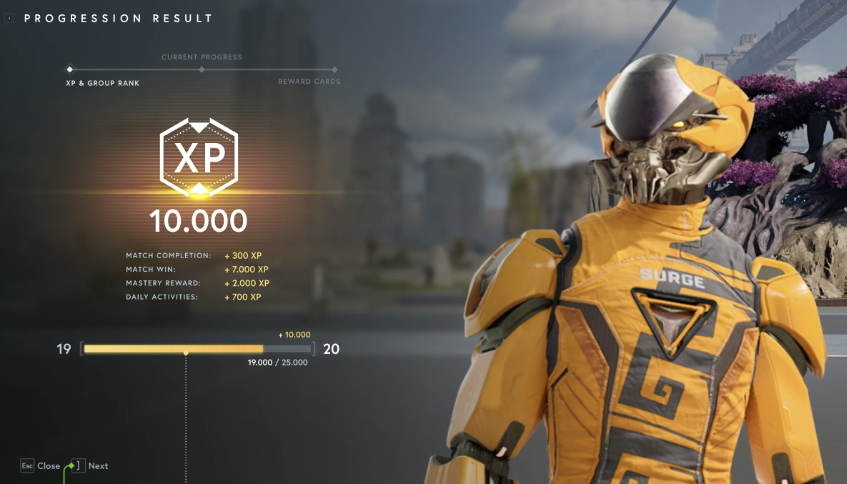
Task: Jump to the Reward Cards step
Action: tap(309, 82)
